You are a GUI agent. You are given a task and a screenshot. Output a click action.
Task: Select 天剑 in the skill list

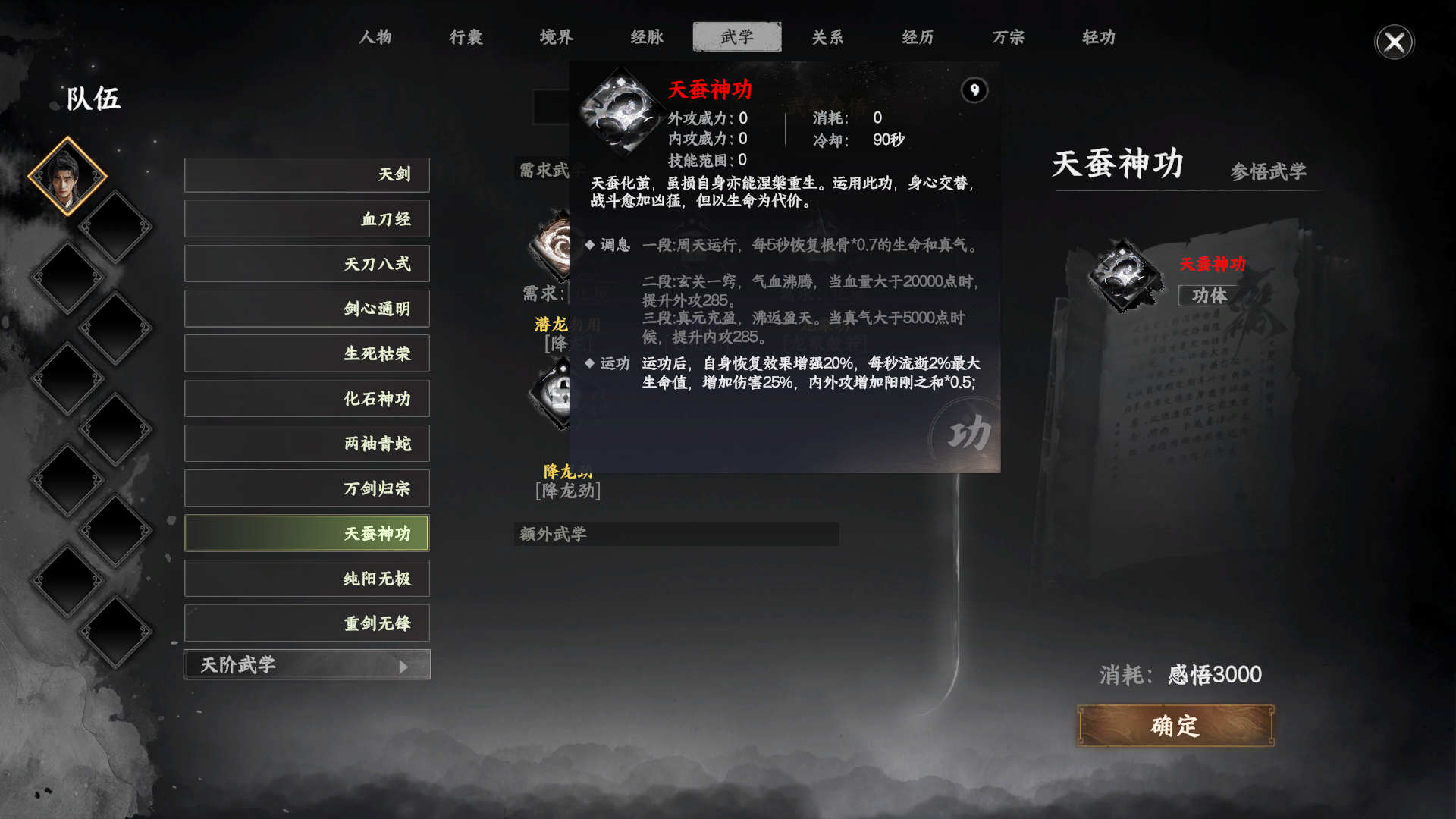306,174
